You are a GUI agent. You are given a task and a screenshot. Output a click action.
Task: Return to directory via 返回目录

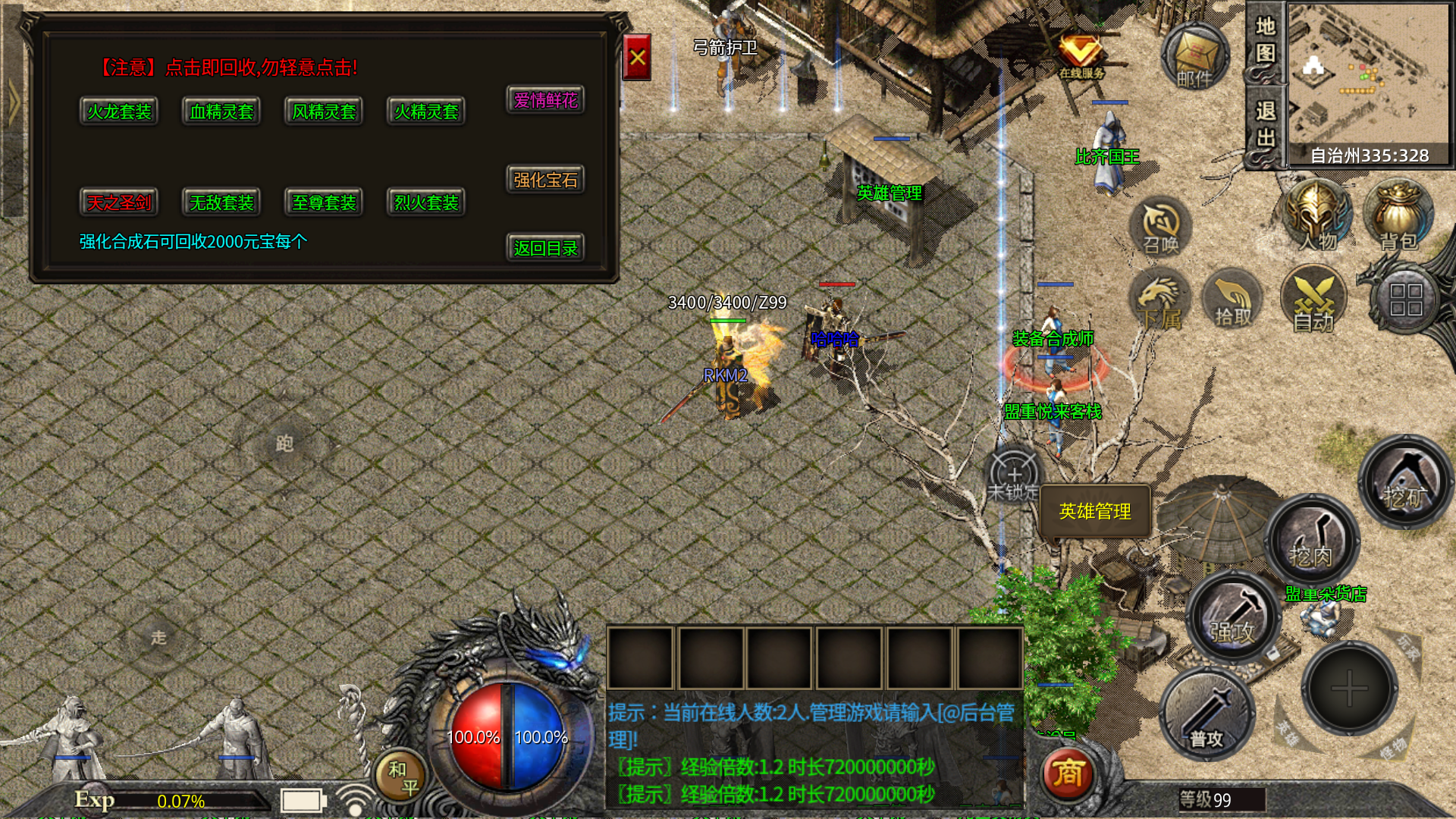(545, 248)
